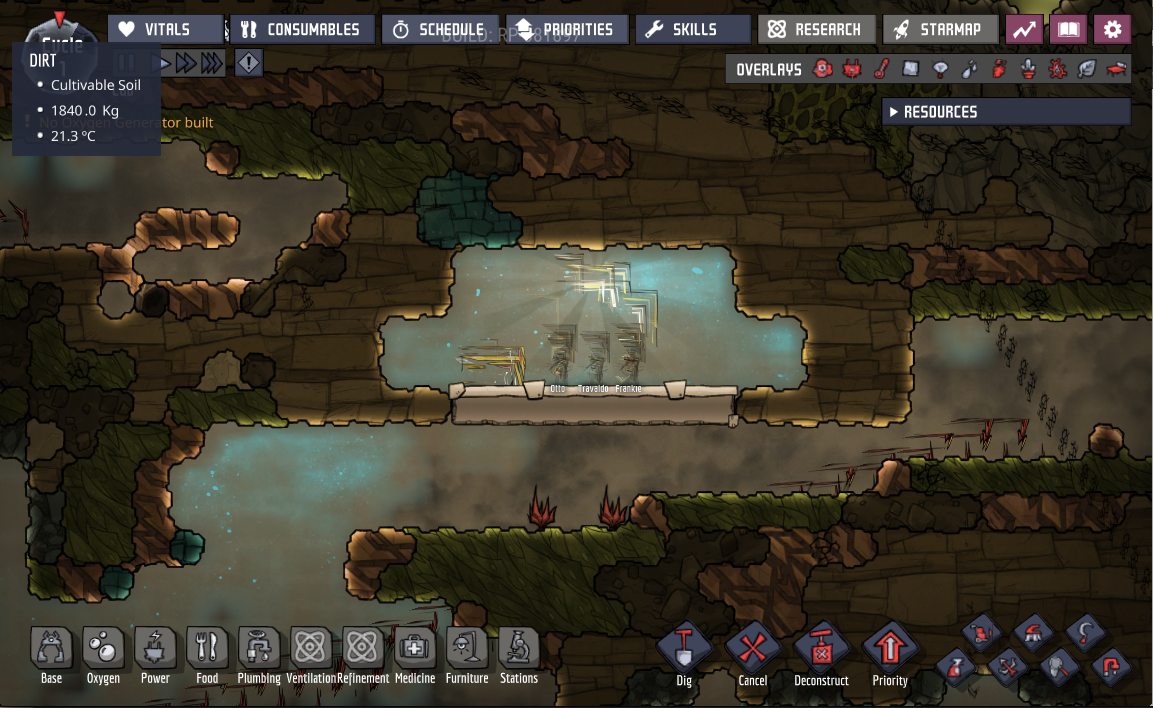Open the Plumbing build category

(259, 650)
